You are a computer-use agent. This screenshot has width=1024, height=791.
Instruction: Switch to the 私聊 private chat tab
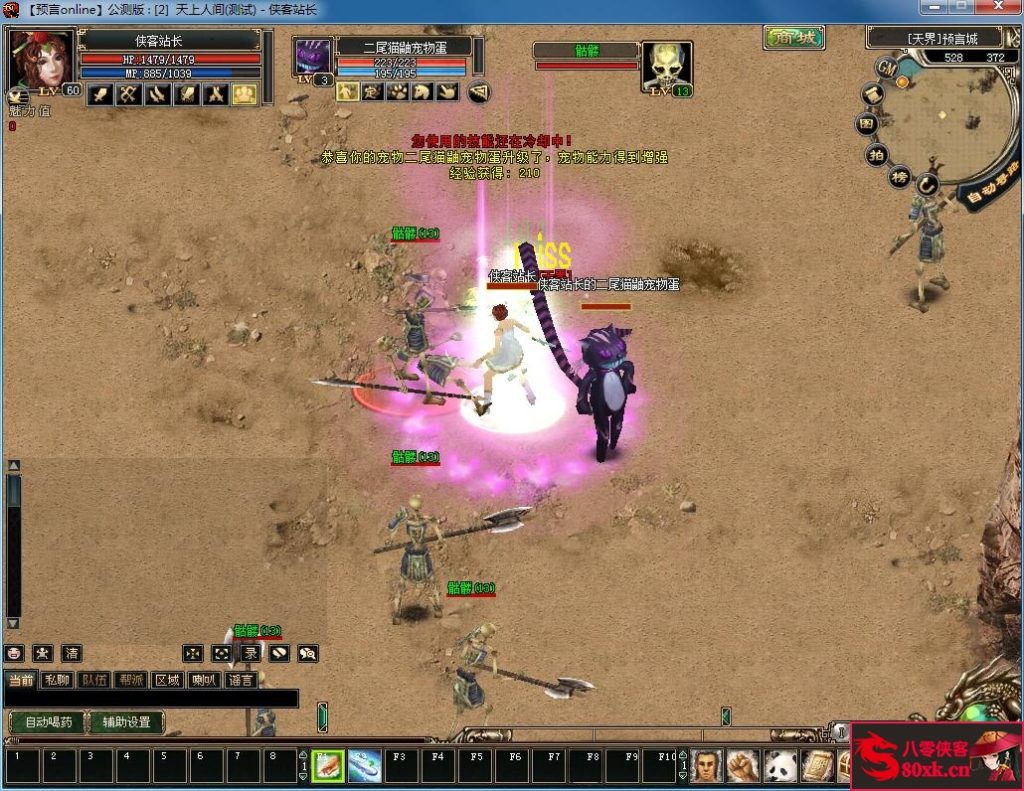pos(58,680)
